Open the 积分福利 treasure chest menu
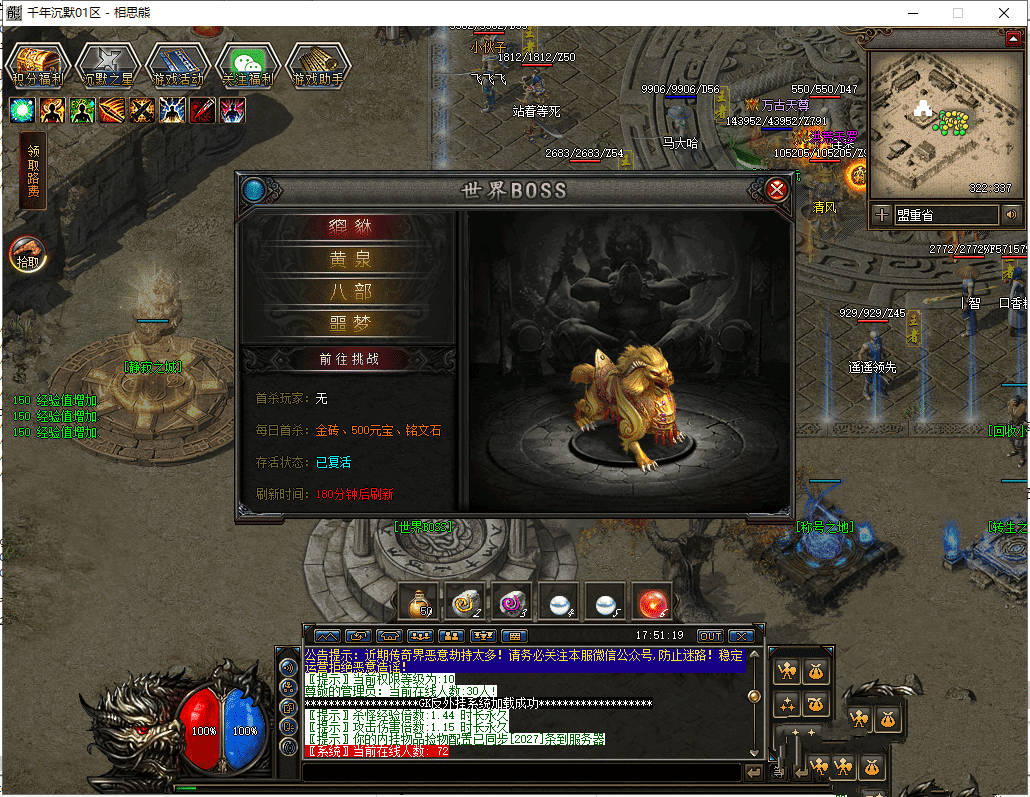 38,65
